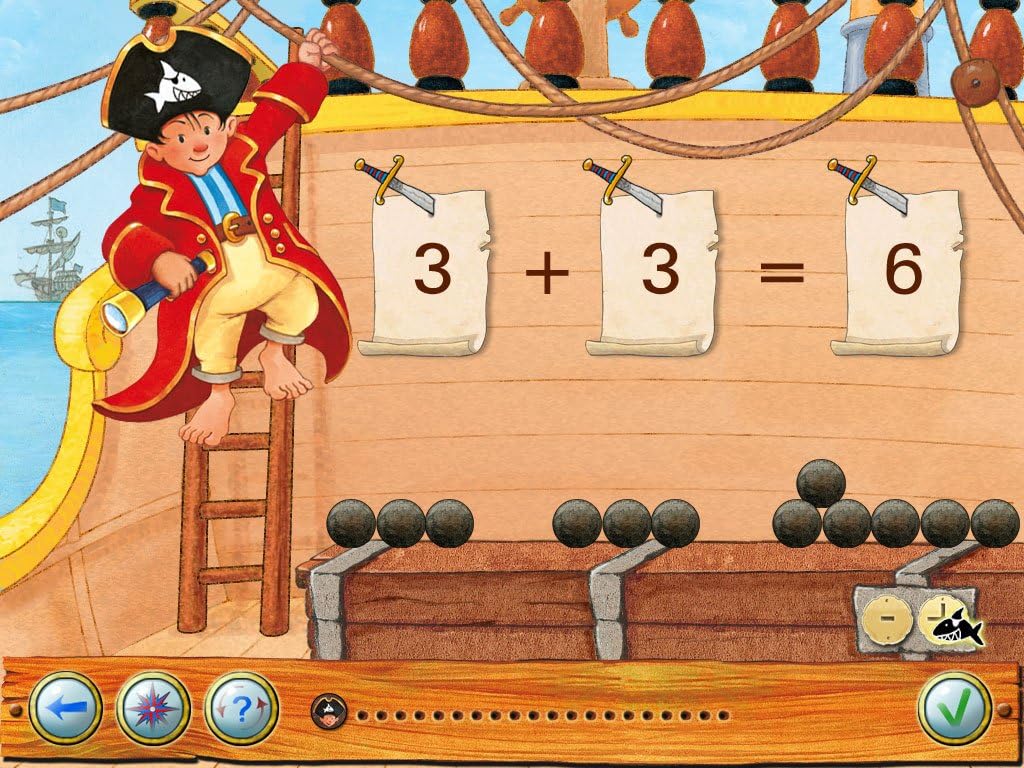Go back with the blue arrow button
Screen dimensions: 1024x768
pyautogui.click(x=65, y=709)
